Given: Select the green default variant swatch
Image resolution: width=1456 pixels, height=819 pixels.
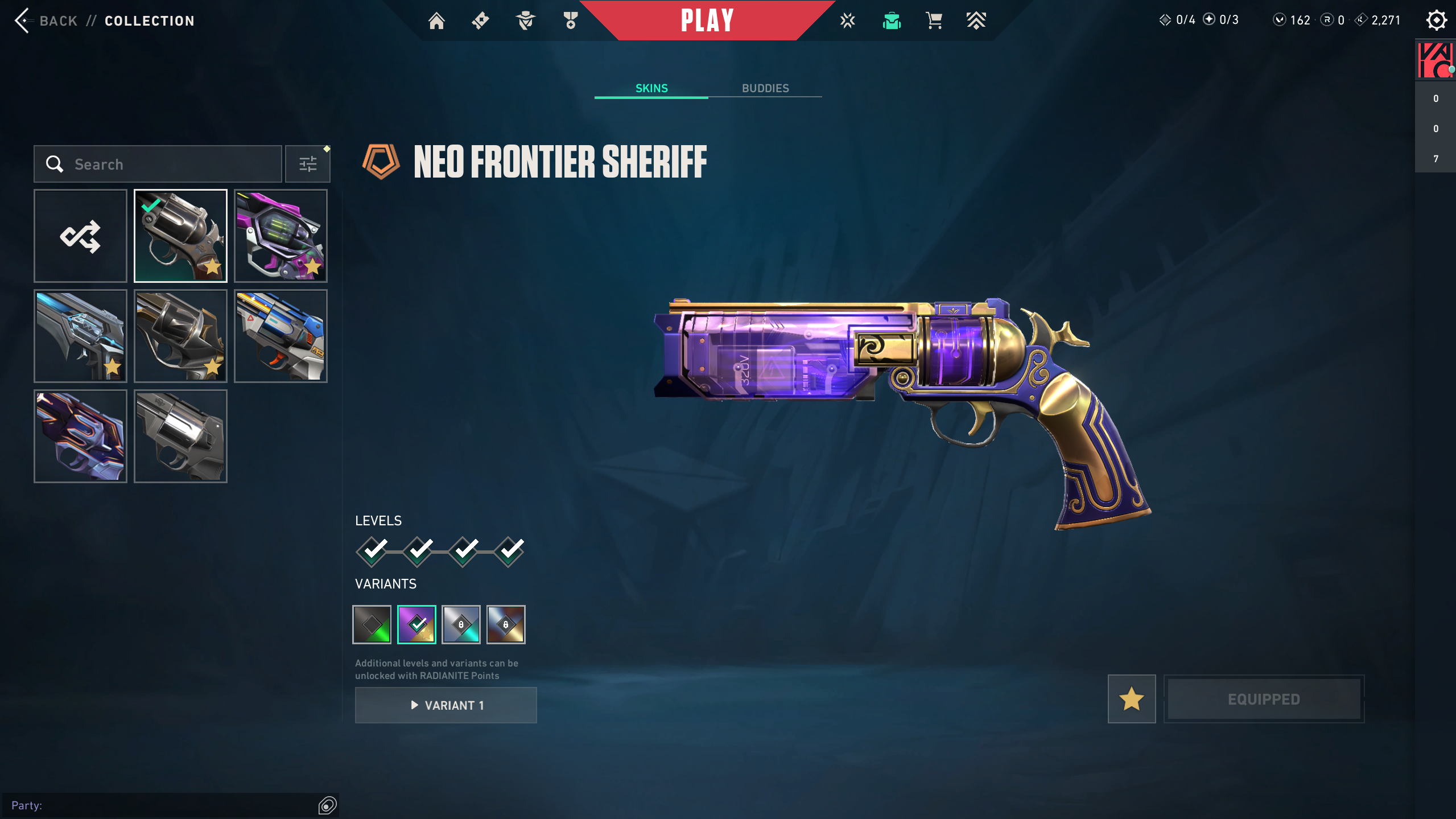Looking at the screenshot, I should (372, 624).
